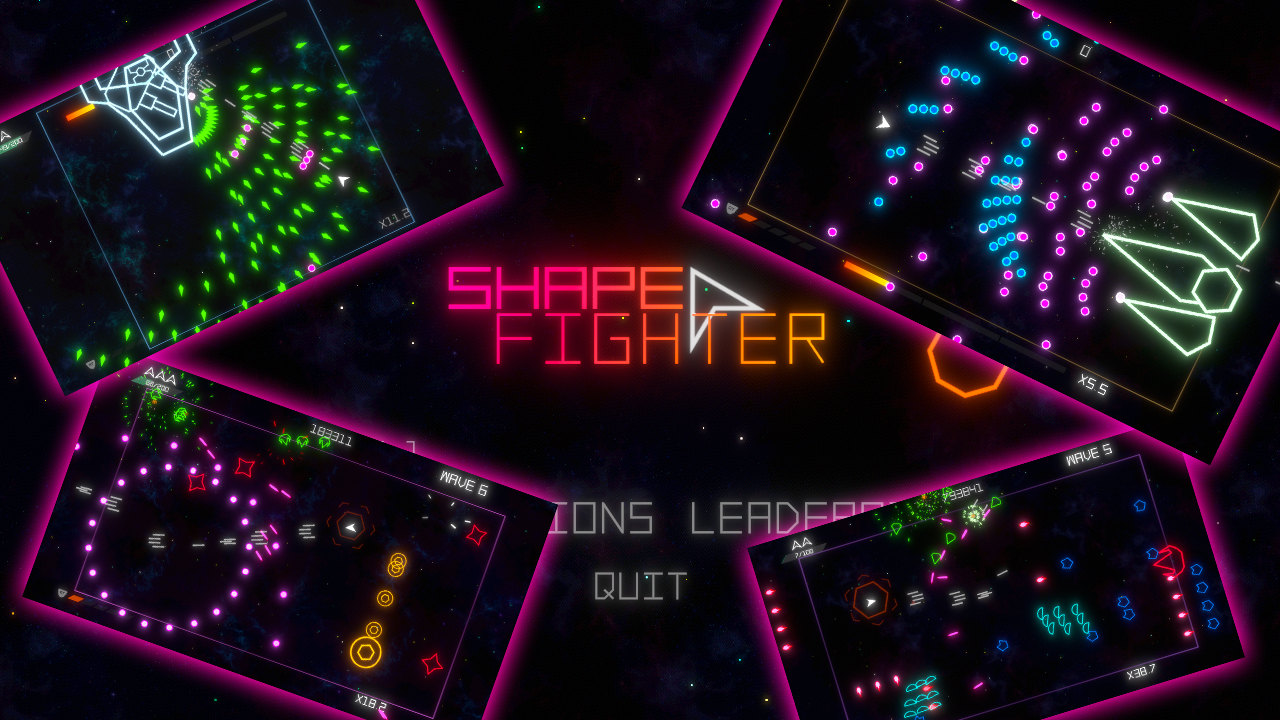Click the red hexagon enemy in bottom-right panel
Viewport: 1280px width, 720px height.
(1172, 560)
